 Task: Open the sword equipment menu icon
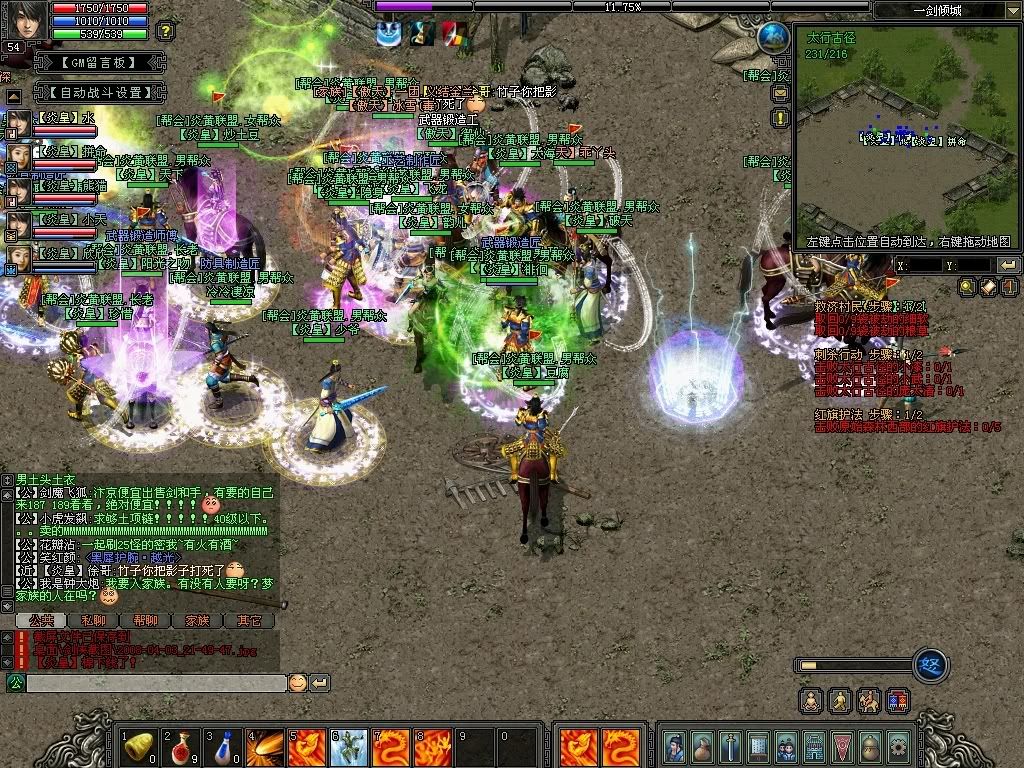pyautogui.click(x=731, y=745)
